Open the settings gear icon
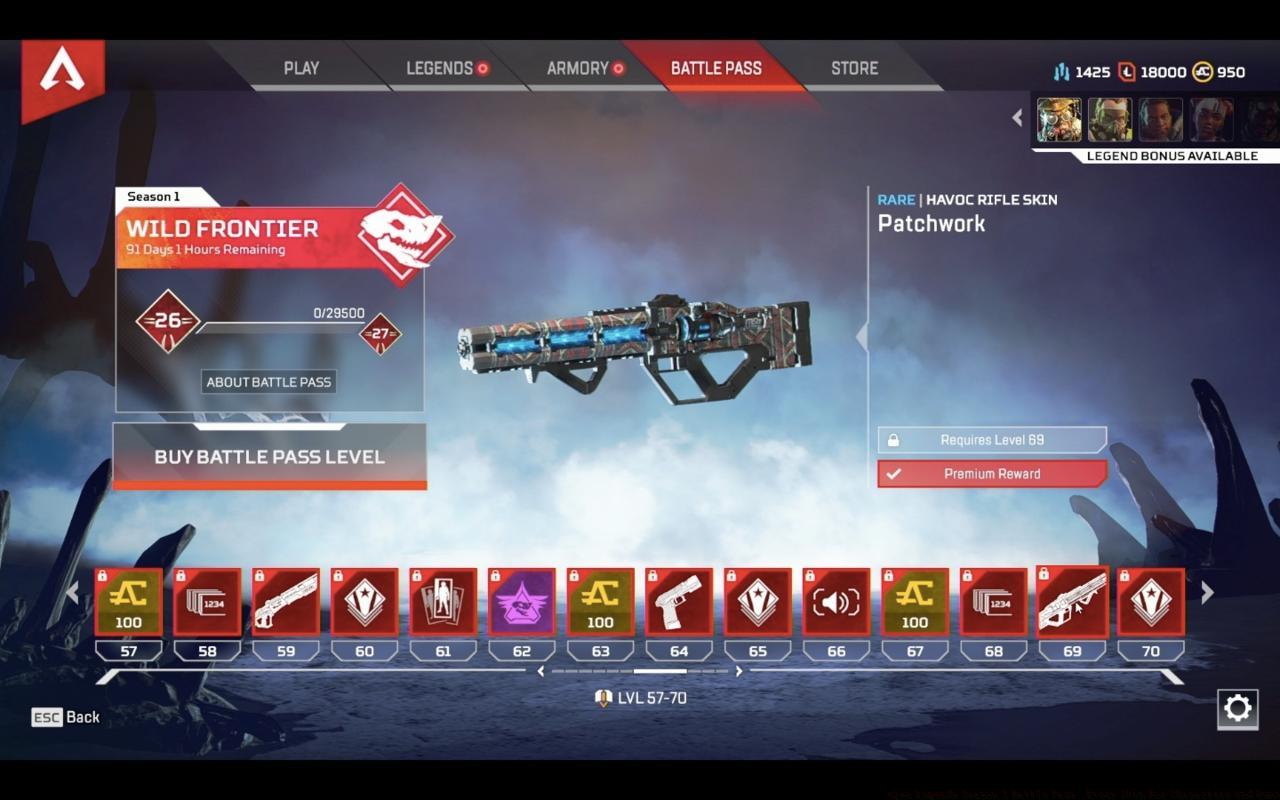The image size is (1280, 800). (1237, 709)
